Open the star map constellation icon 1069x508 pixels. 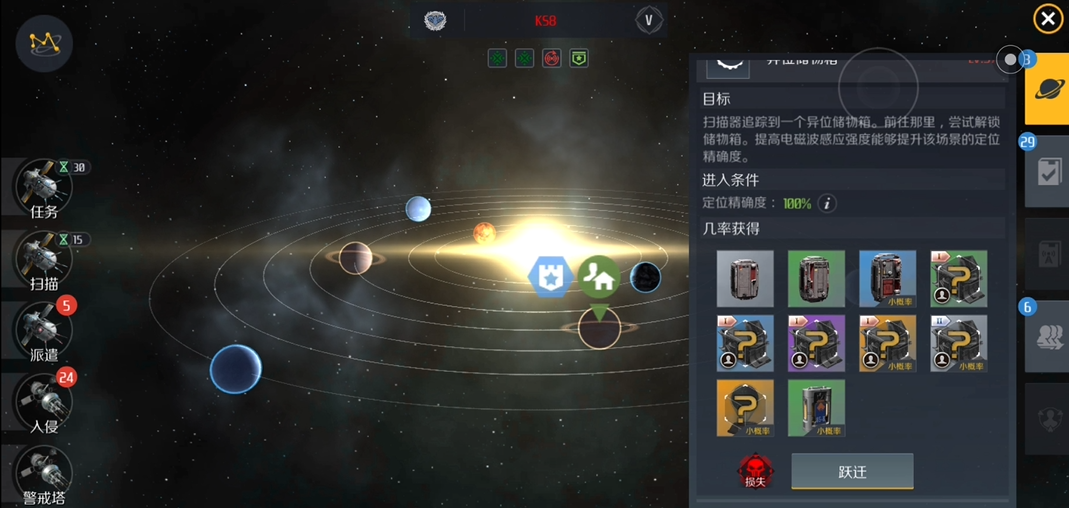44,42
